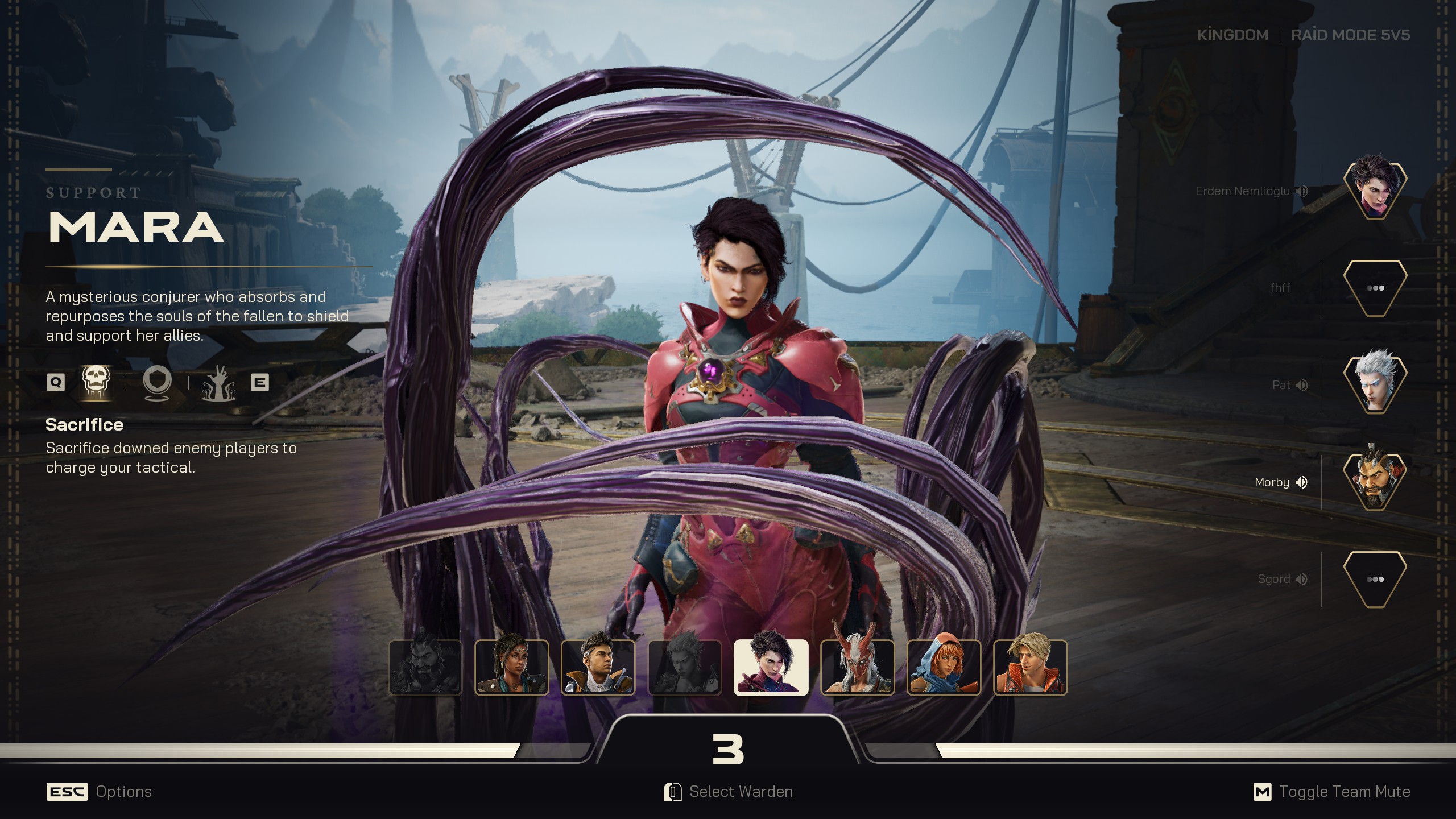Select the Sacrifice skull ability icon
The width and height of the screenshot is (1456, 819).
96,382
